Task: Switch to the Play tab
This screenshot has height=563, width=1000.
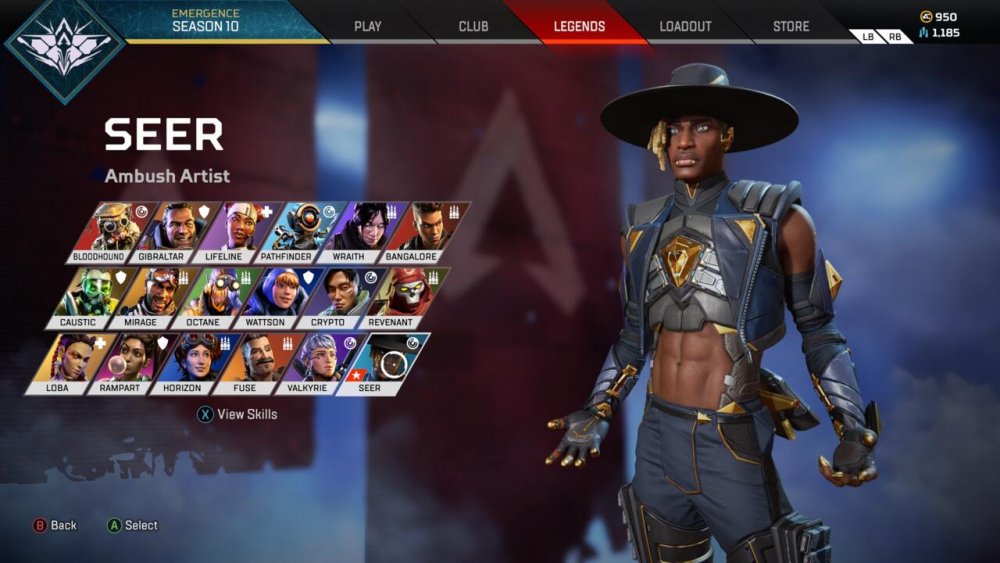Action: (368, 26)
